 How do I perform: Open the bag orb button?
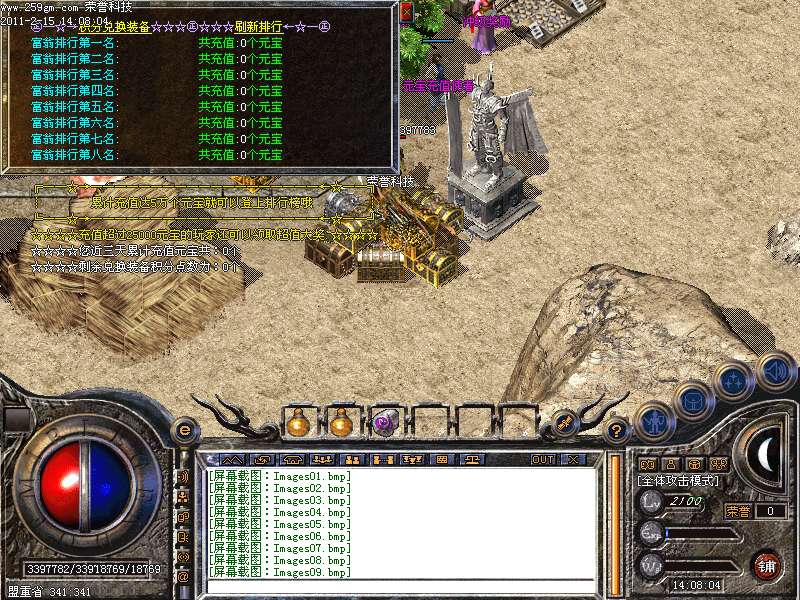(693, 401)
